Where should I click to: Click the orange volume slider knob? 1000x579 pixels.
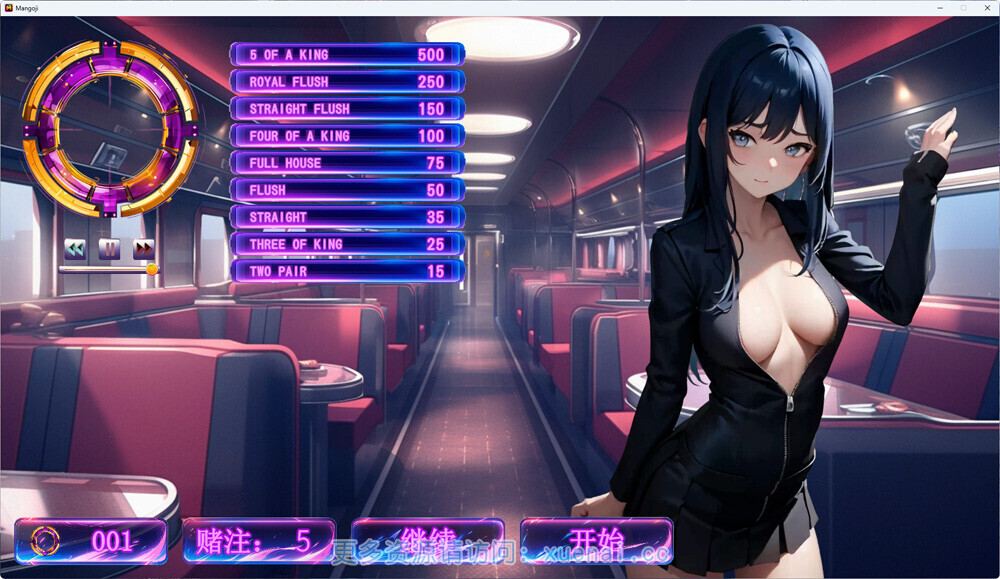(152, 269)
